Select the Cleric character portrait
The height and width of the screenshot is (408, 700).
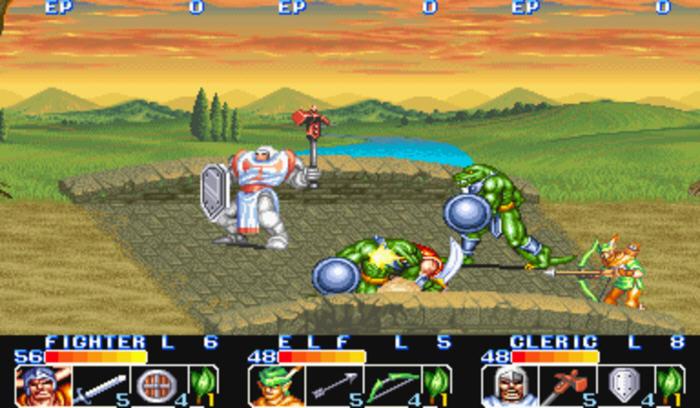pos(502,386)
